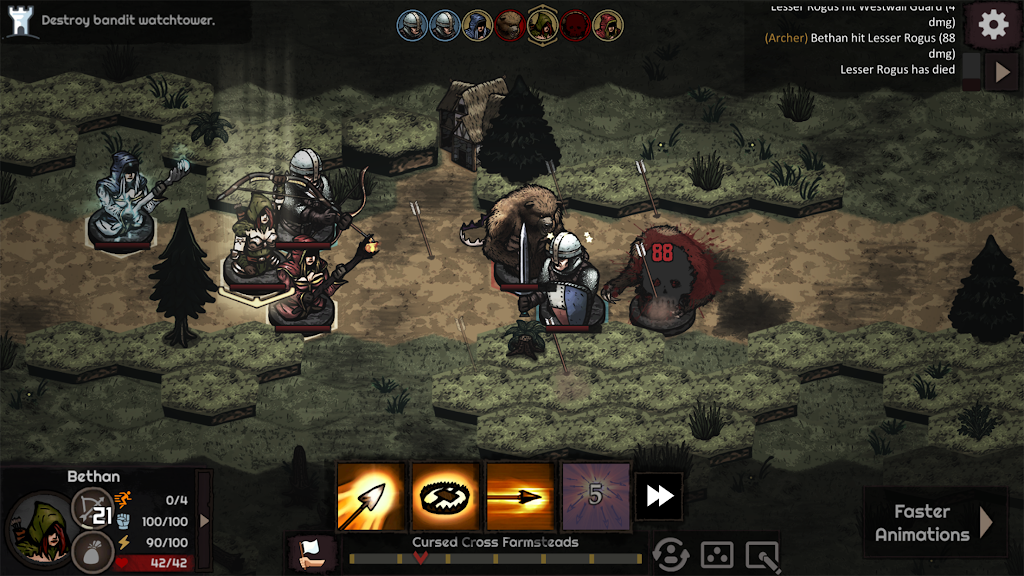Image resolution: width=1024 pixels, height=576 pixels.
Task: Open Bethan's inventory bag icon
Action: [92, 552]
